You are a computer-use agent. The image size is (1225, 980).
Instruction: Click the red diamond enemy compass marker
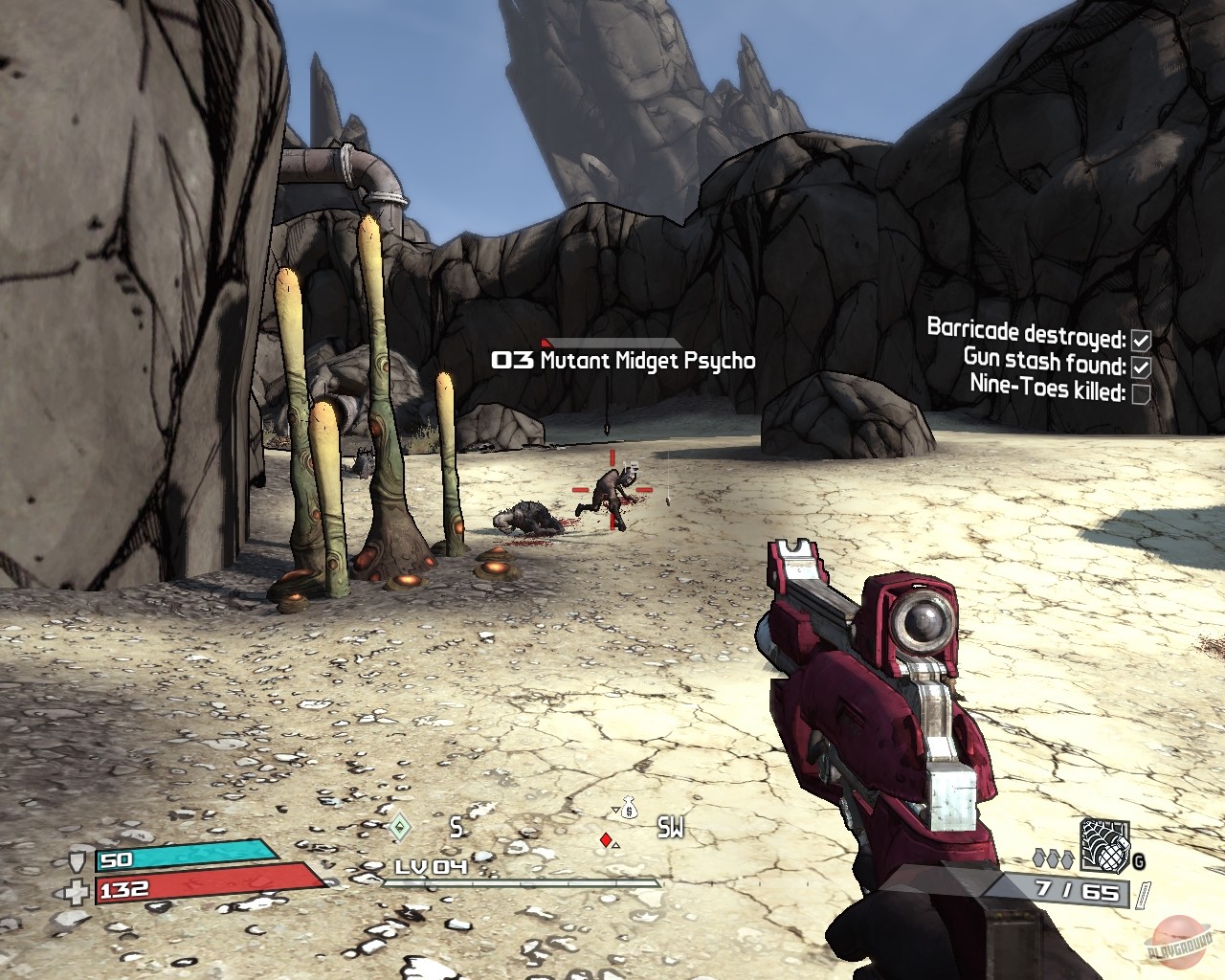(x=605, y=840)
